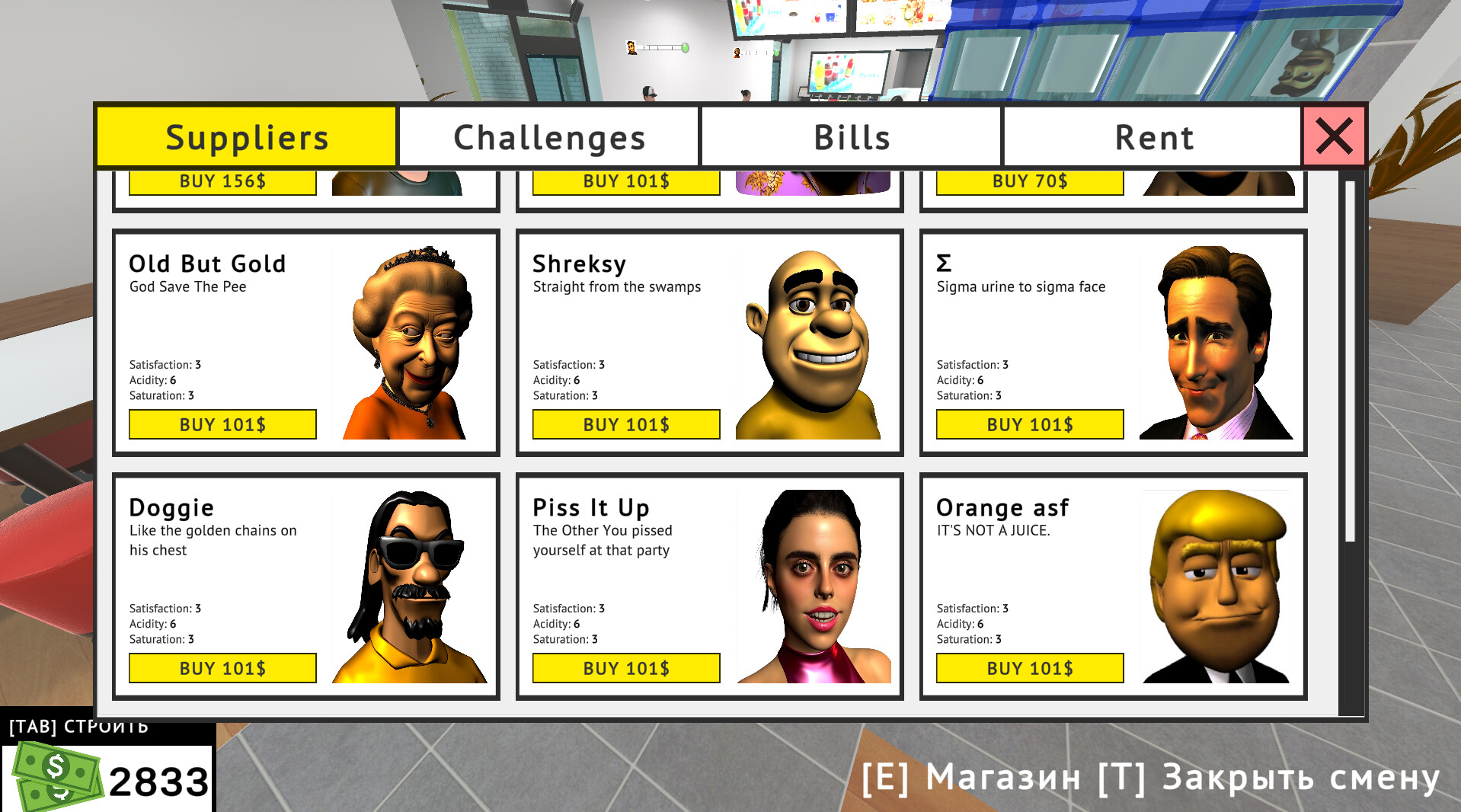The width and height of the screenshot is (1461, 812).
Task: View the Rent tab
Action: [x=1153, y=137]
